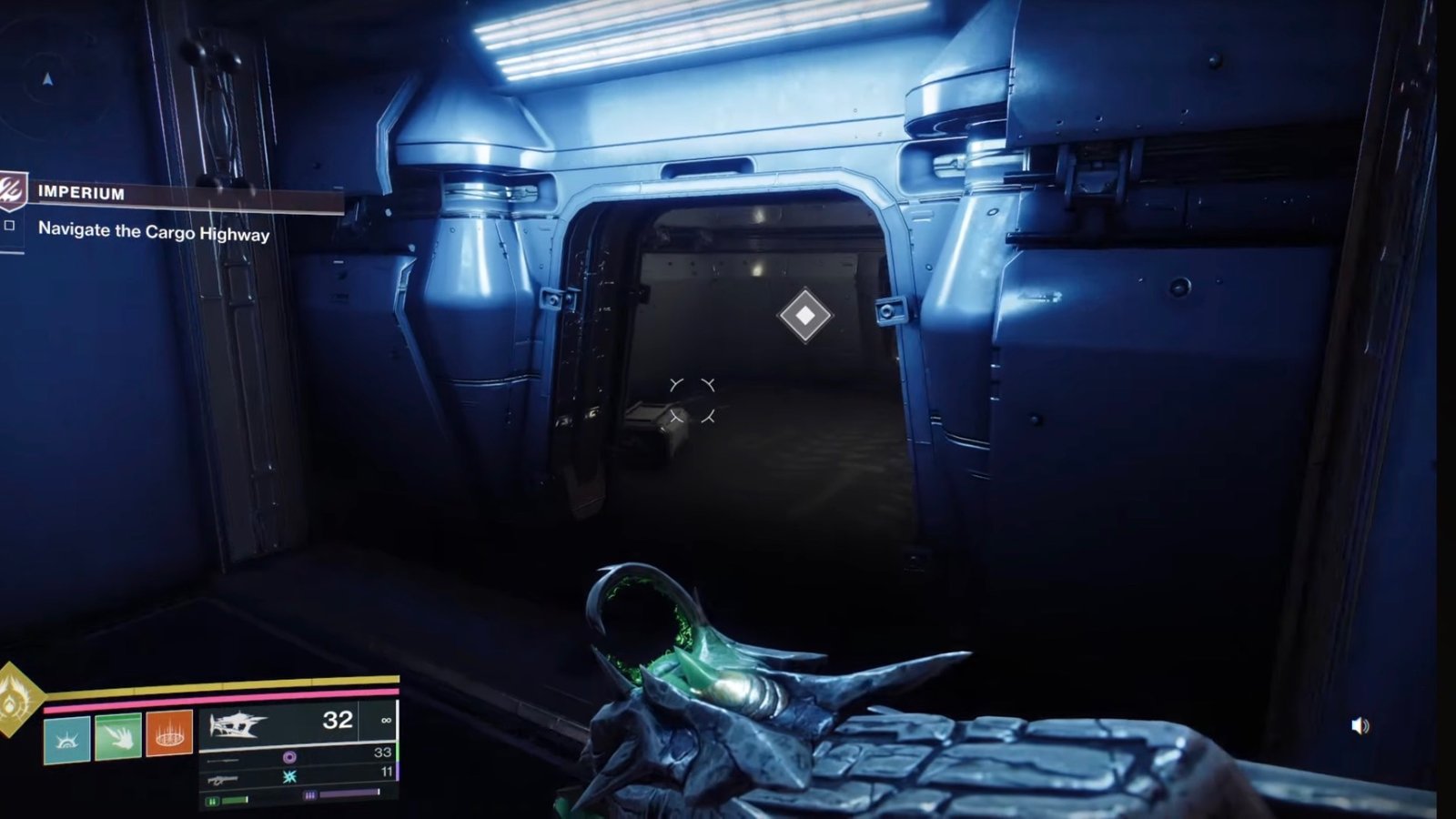Click the purple charge progress bar
This screenshot has height=819, width=1456.
point(347,794)
